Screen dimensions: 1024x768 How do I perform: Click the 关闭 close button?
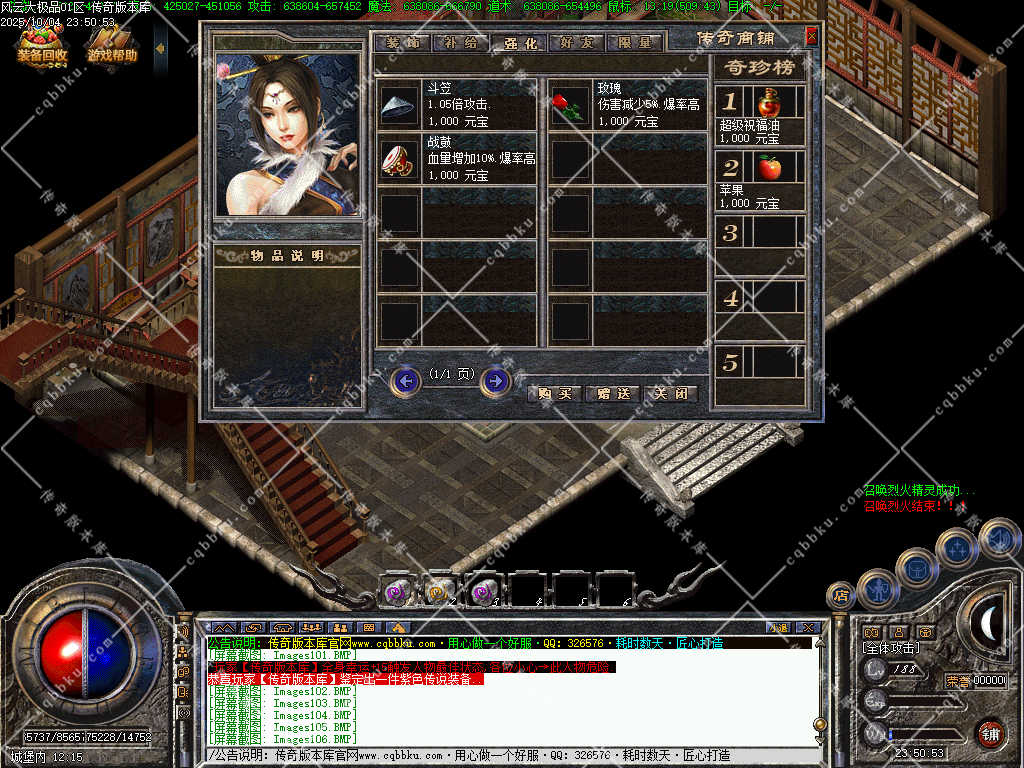(x=670, y=393)
